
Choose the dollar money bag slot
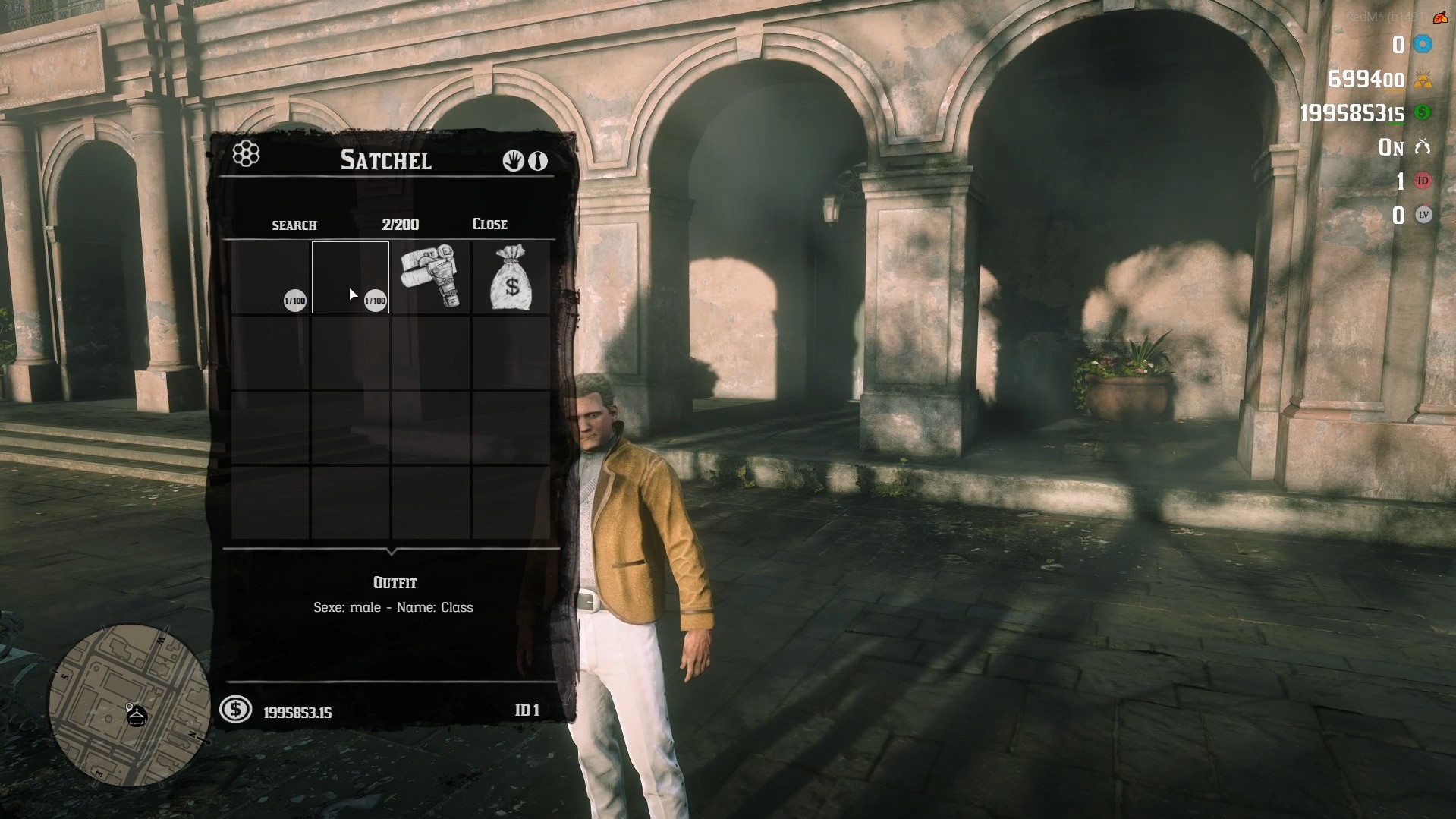click(x=511, y=277)
